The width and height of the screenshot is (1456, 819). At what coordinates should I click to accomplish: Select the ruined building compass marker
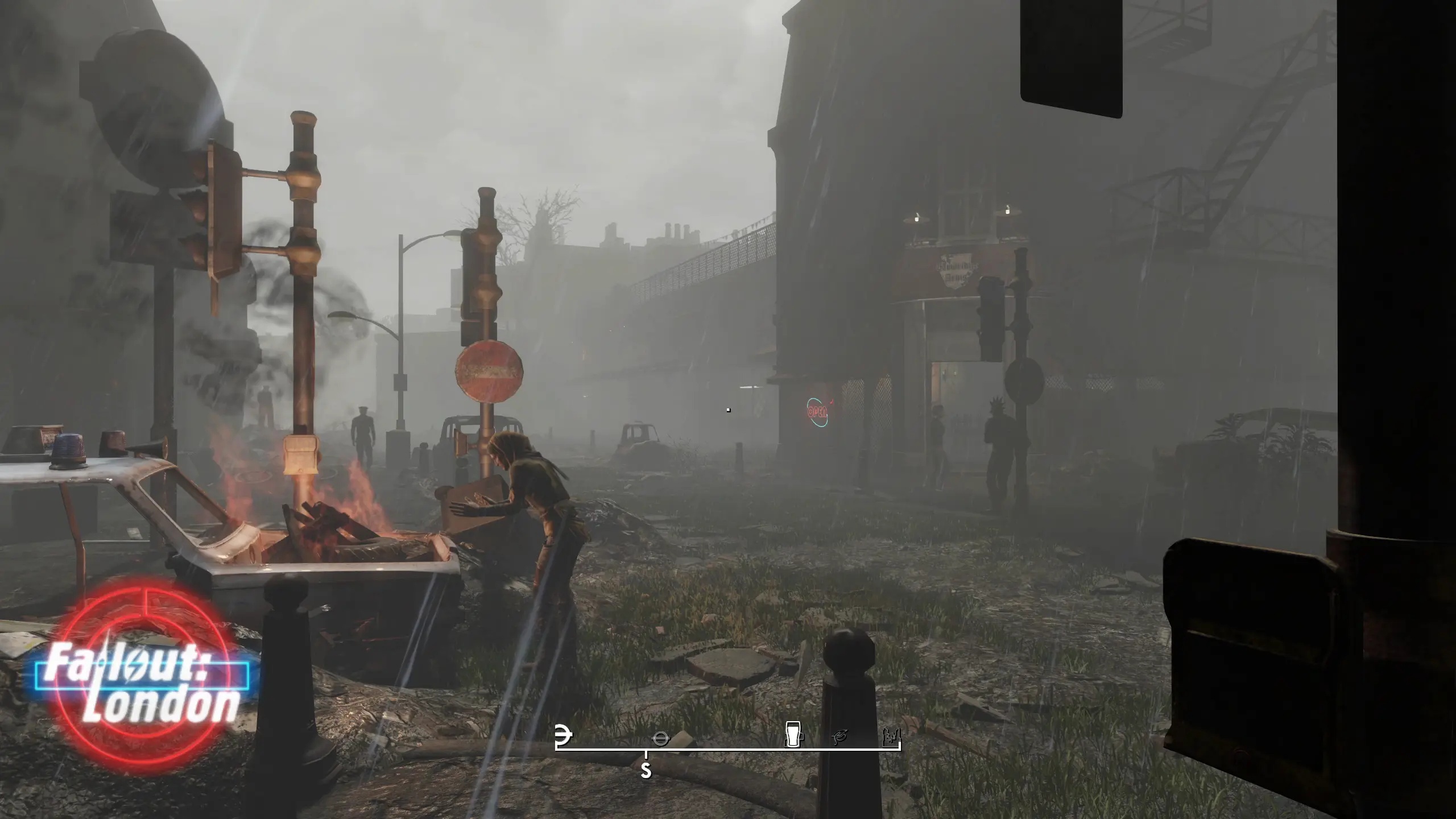click(891, 738)
